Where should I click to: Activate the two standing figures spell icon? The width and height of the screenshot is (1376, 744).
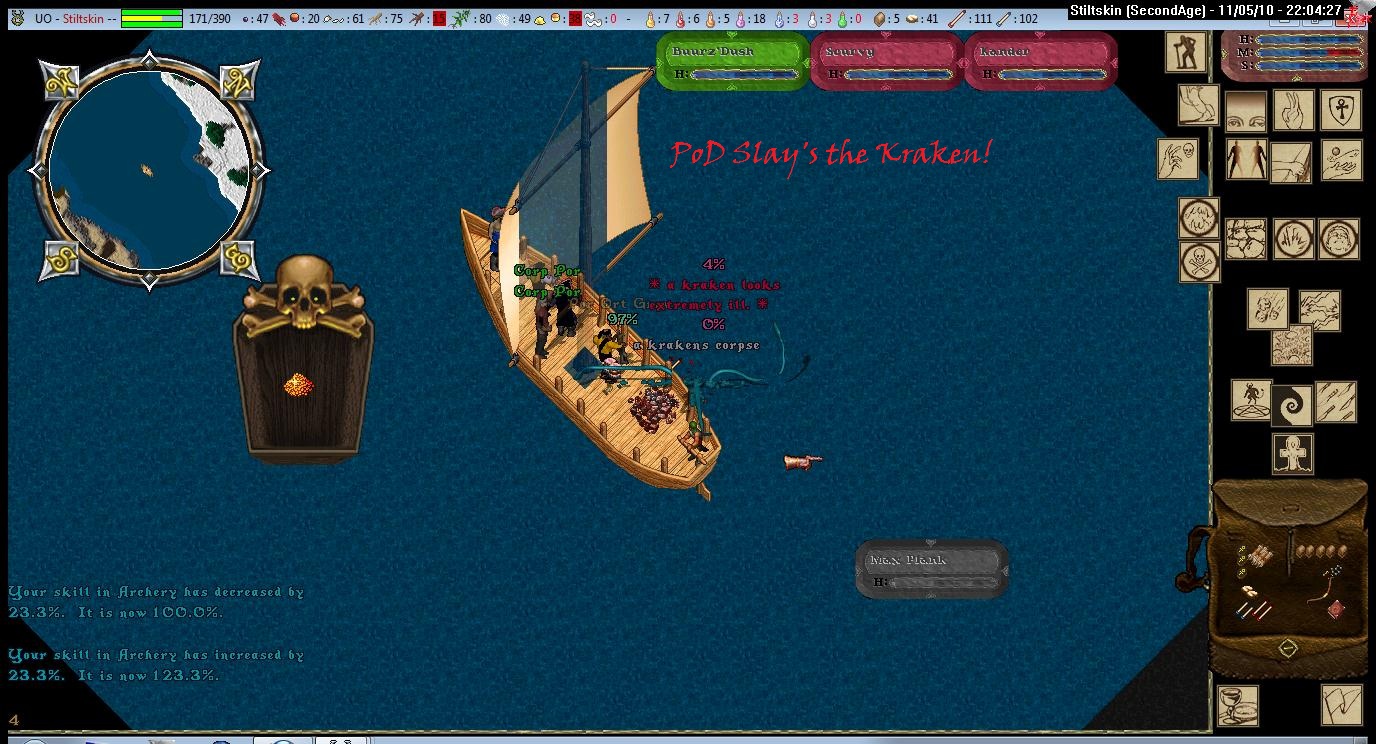tap(1246, 160)
